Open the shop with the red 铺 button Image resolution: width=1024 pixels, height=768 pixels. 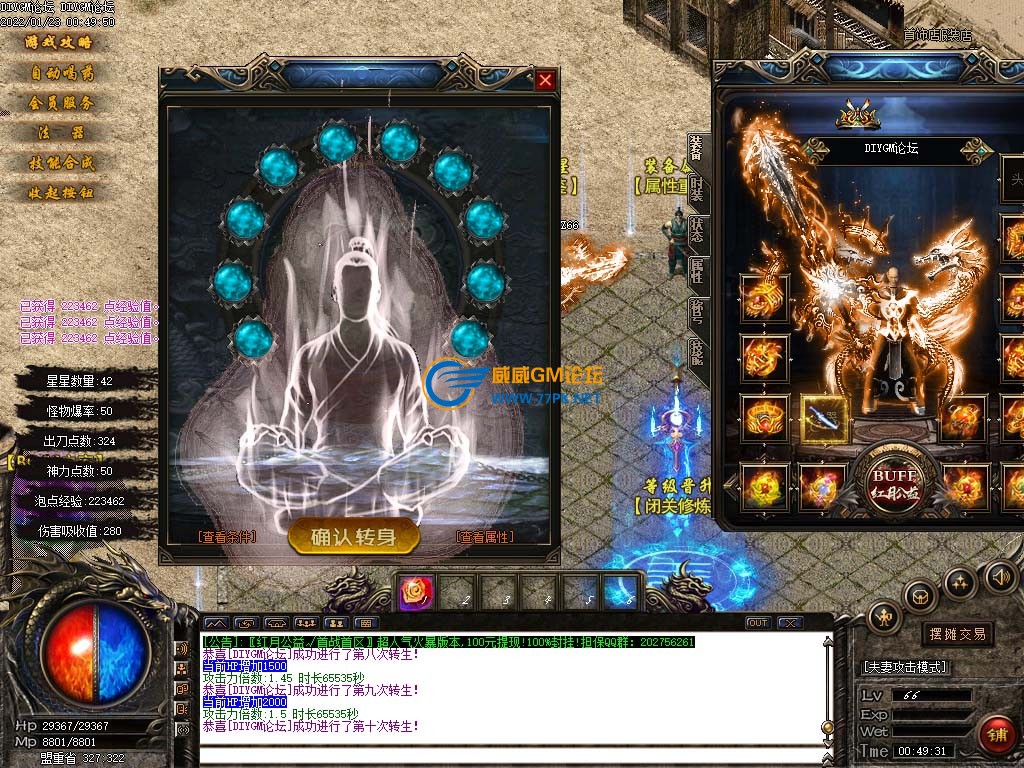coord(996,734)
